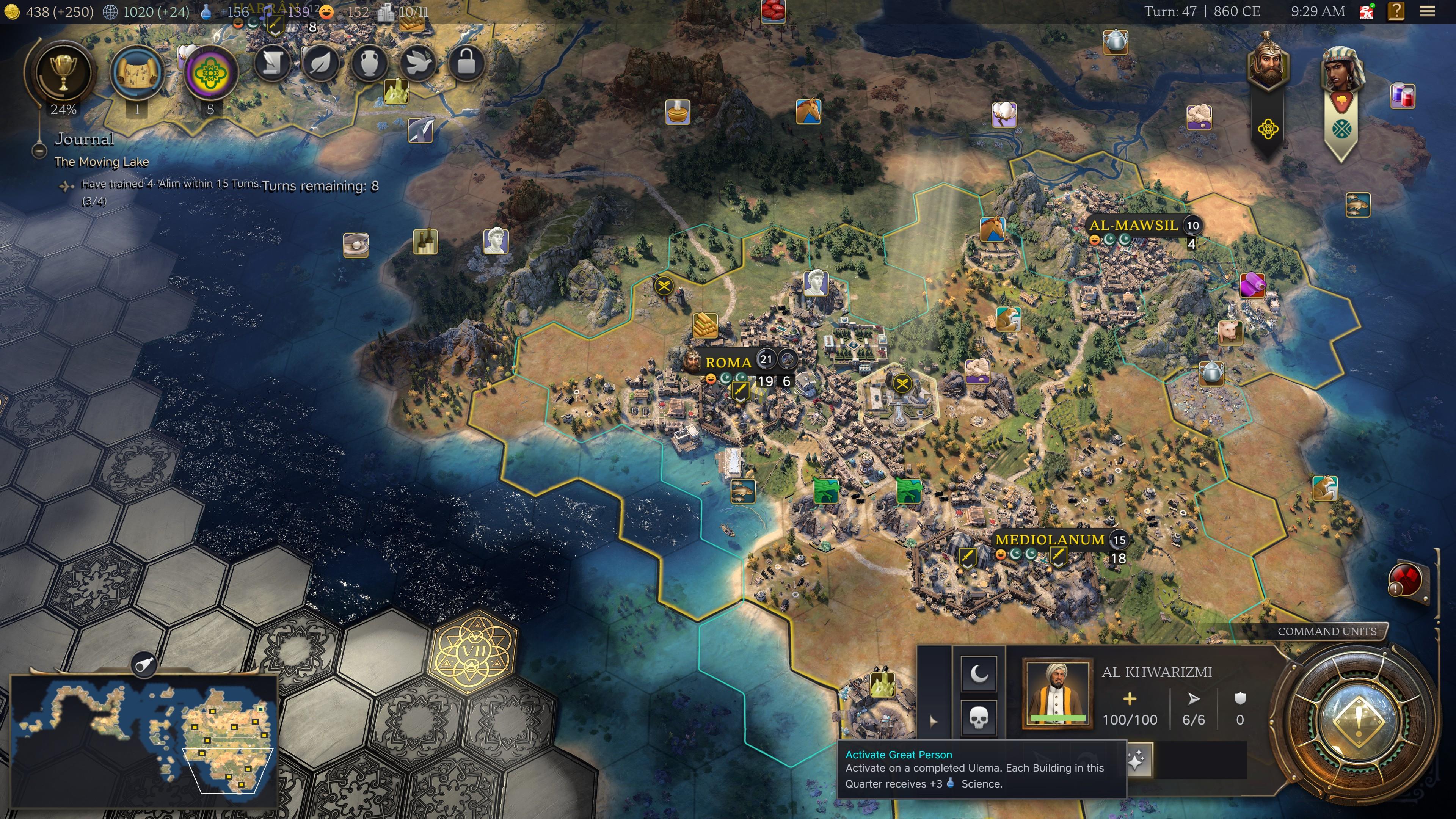Put Al-Khwarizmi to sleep with crescent moon
Screen dimensions: 1456x819
[978, 673]
